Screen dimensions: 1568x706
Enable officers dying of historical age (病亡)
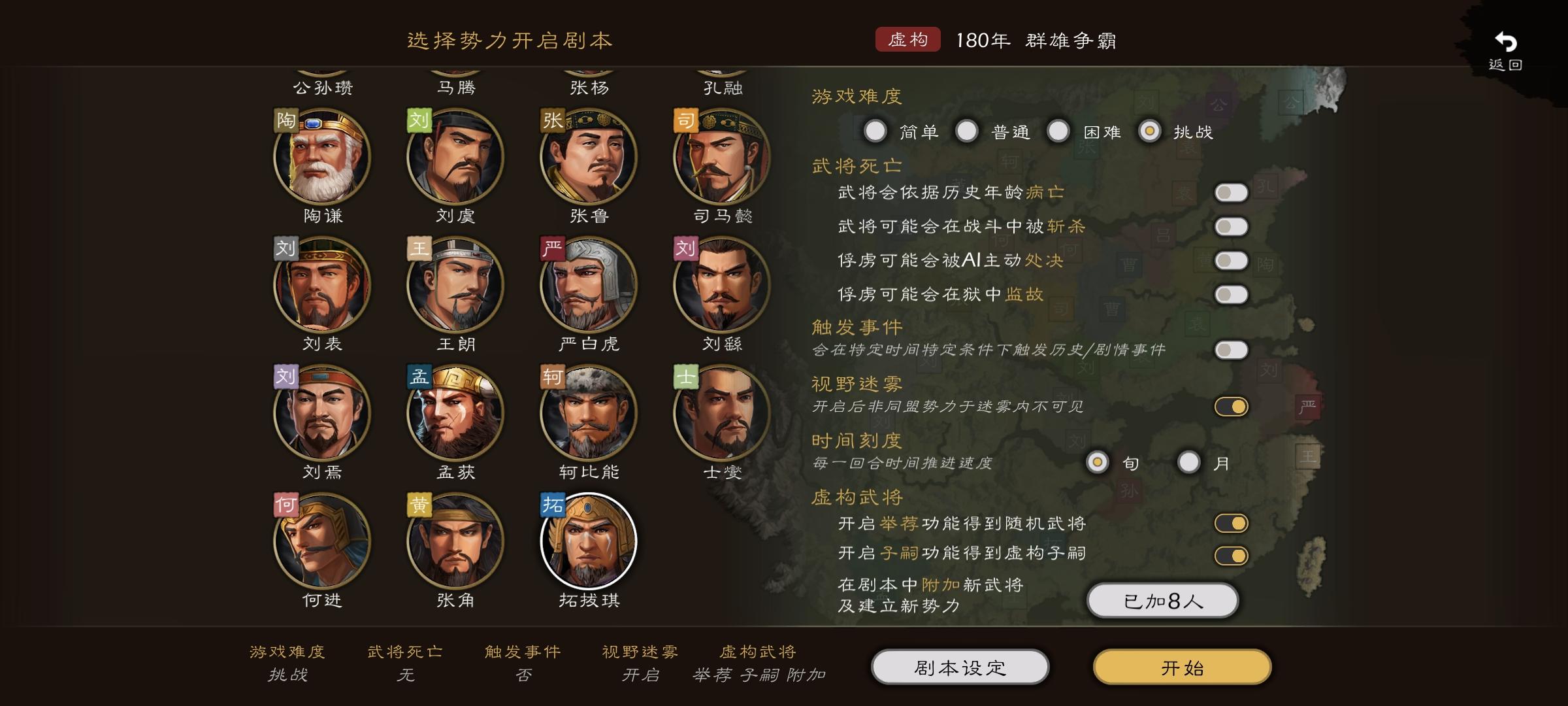[x=1231, y=192]
